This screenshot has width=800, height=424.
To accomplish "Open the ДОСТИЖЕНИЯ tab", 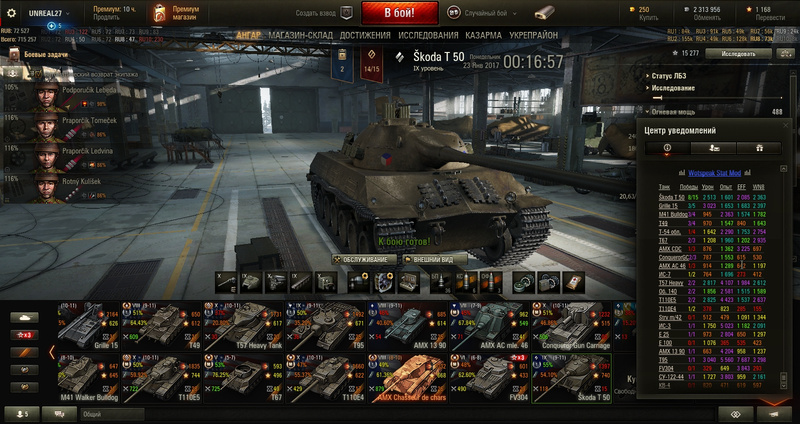I will [x=365, y=34].
